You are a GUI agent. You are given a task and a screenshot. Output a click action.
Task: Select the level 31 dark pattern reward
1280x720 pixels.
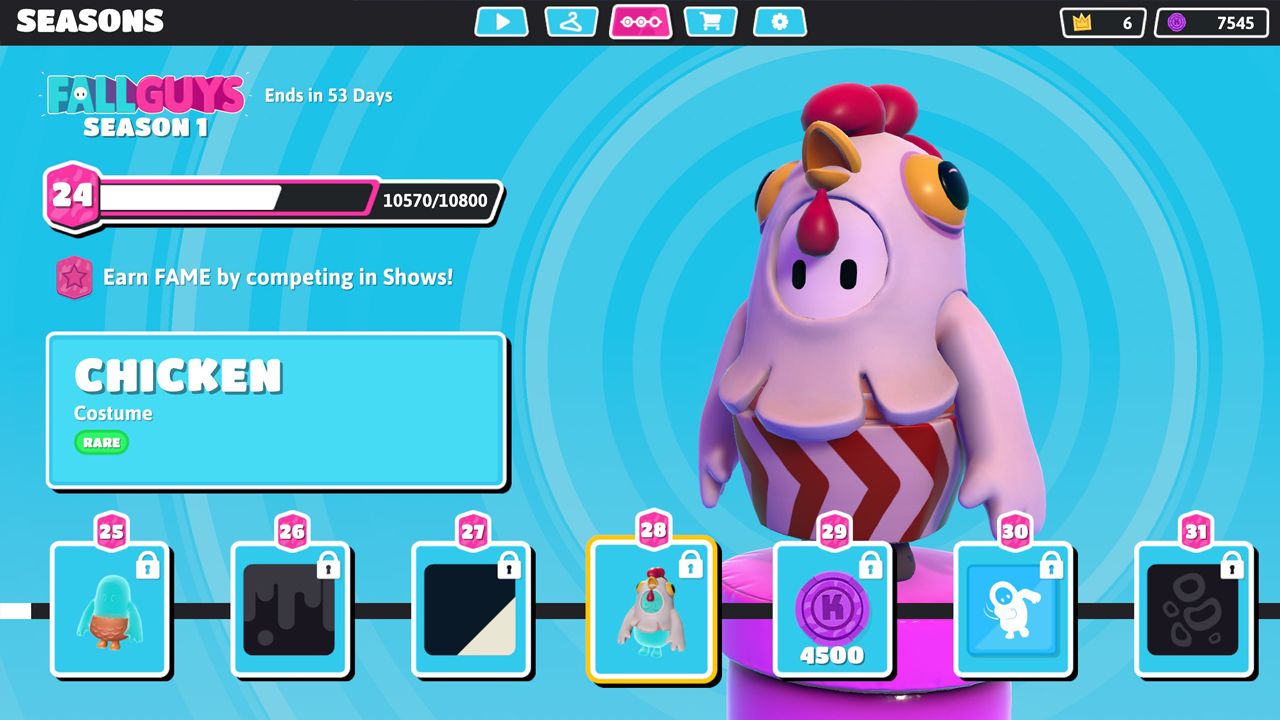click(x=1194, y=609)
